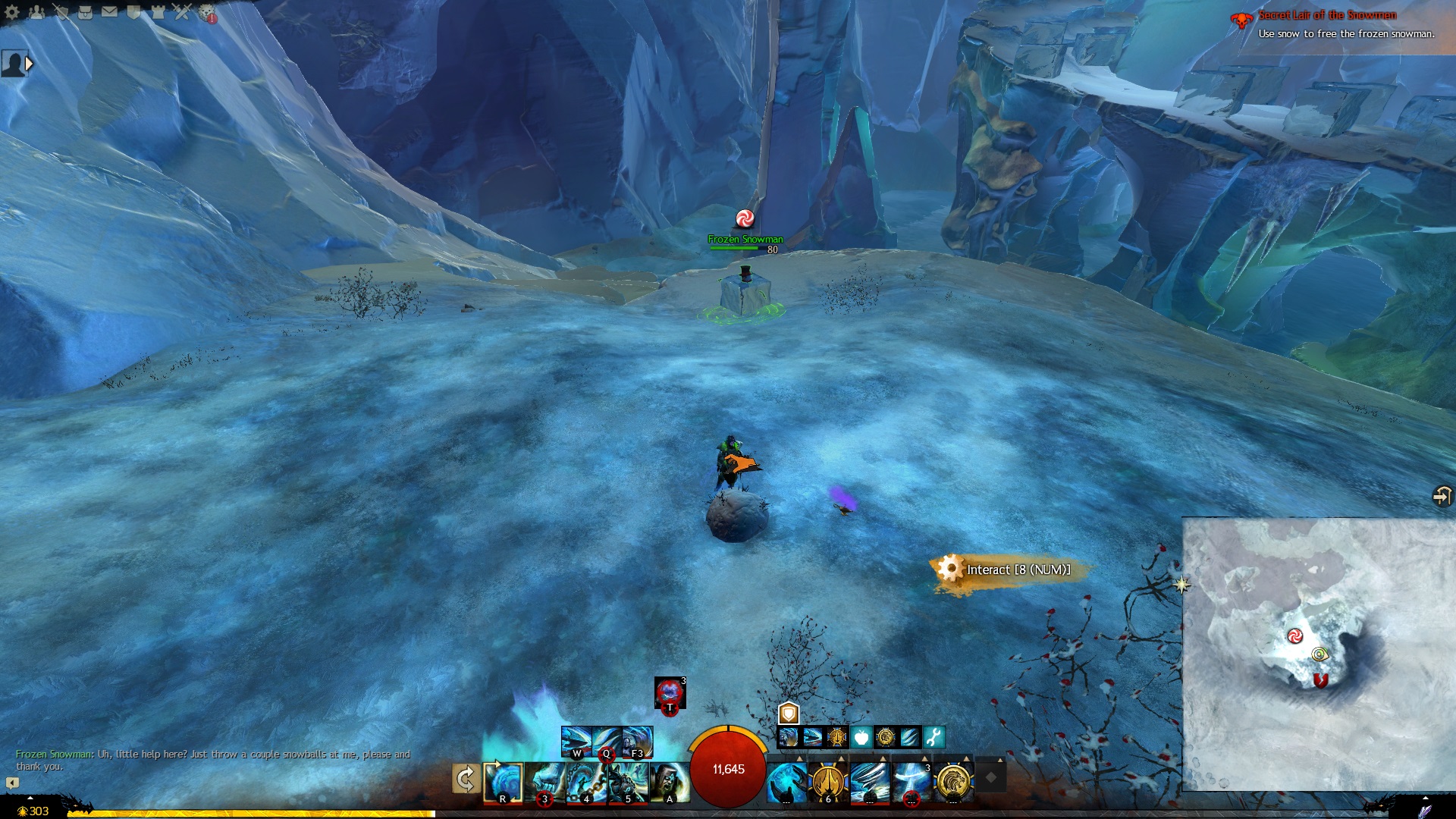Select the Secret Lair of the Snowmen objective

pyautogui.click(x=1327, y=15)
